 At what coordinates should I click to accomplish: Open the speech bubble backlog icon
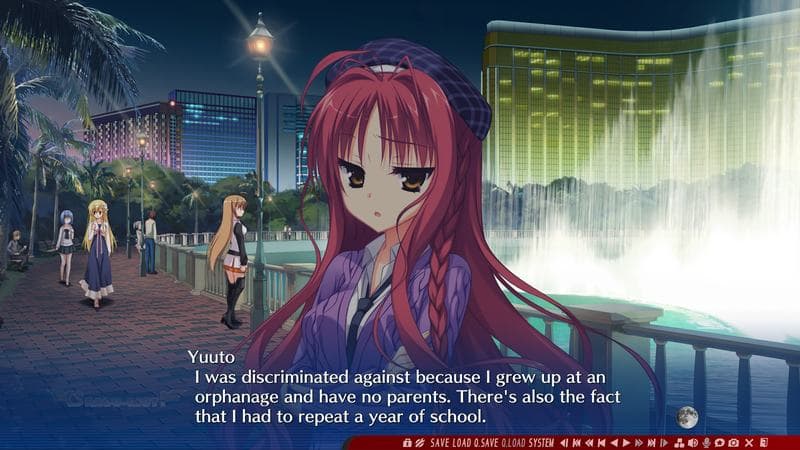coord(720,442)
